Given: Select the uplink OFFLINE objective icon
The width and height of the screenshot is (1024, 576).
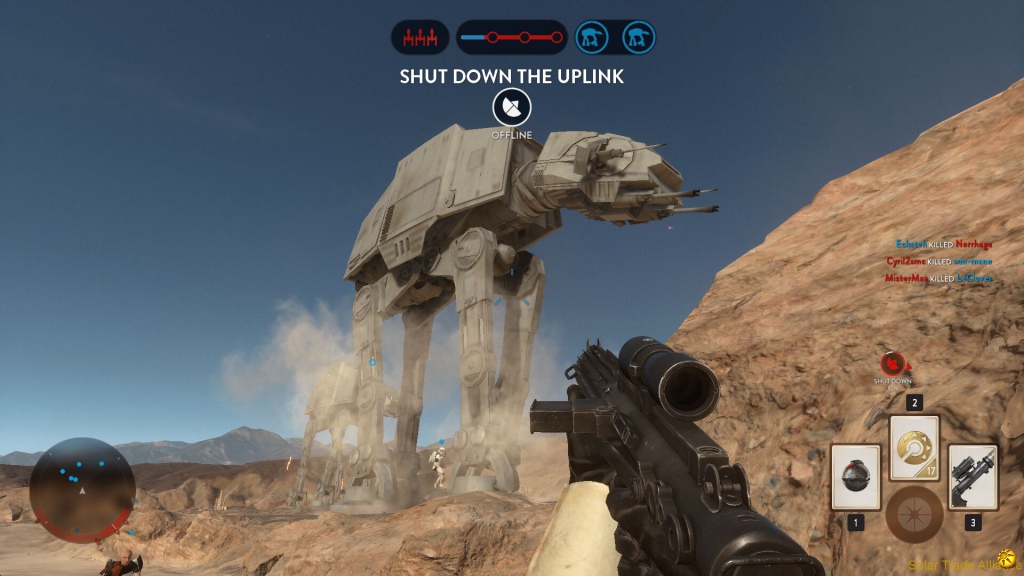Looking at the screenshot, I should [512, 107].
